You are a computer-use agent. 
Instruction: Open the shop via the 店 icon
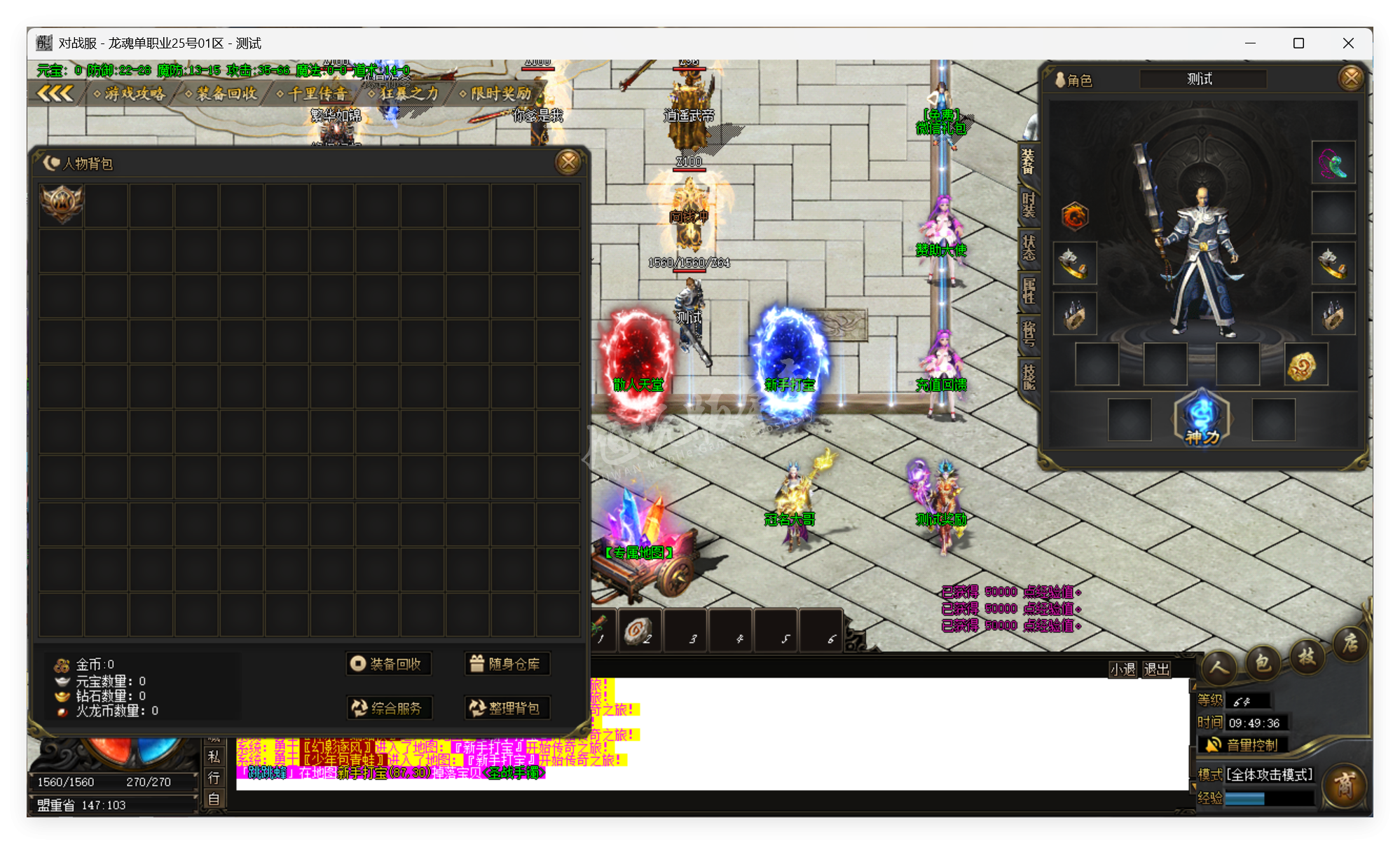coord(1350,644)
